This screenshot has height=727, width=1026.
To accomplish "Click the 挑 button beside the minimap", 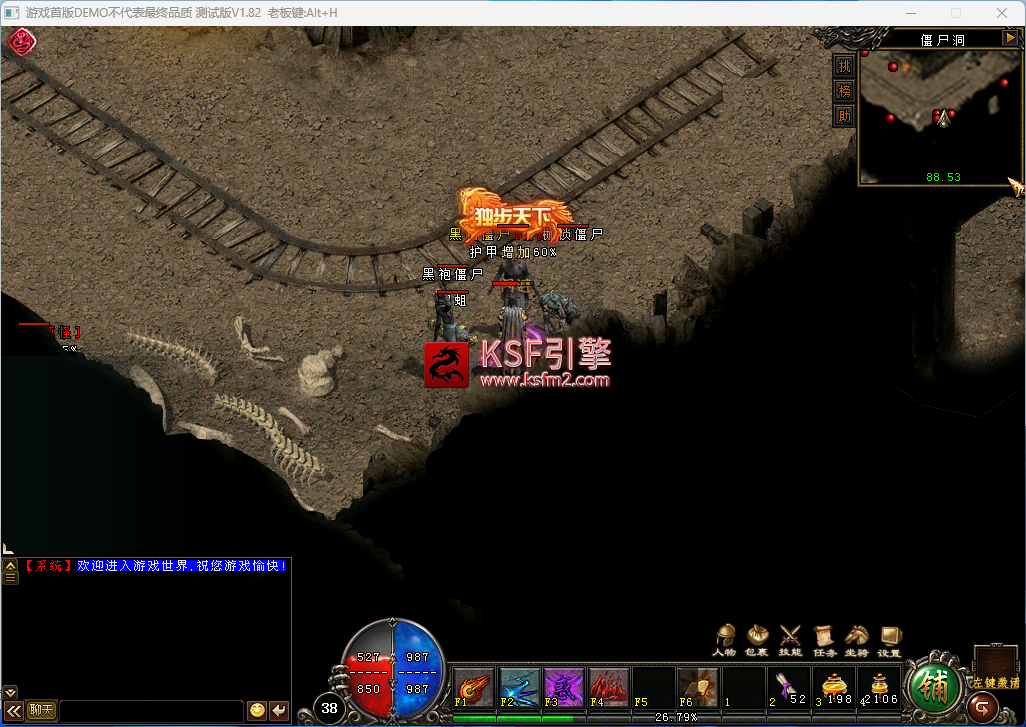I will [845, 67].
